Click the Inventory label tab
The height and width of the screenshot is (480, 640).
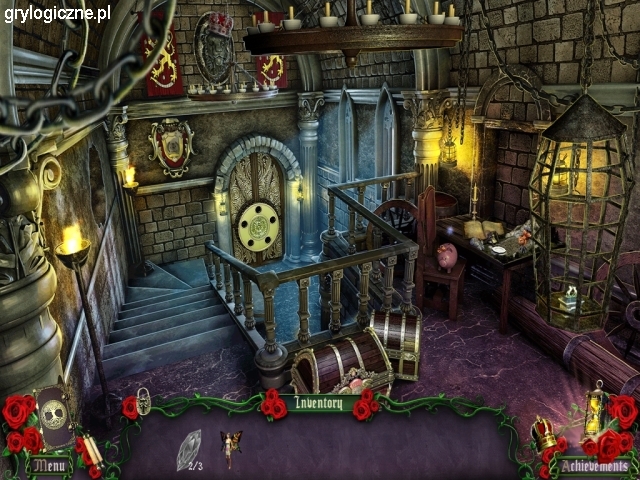[319, 404]
